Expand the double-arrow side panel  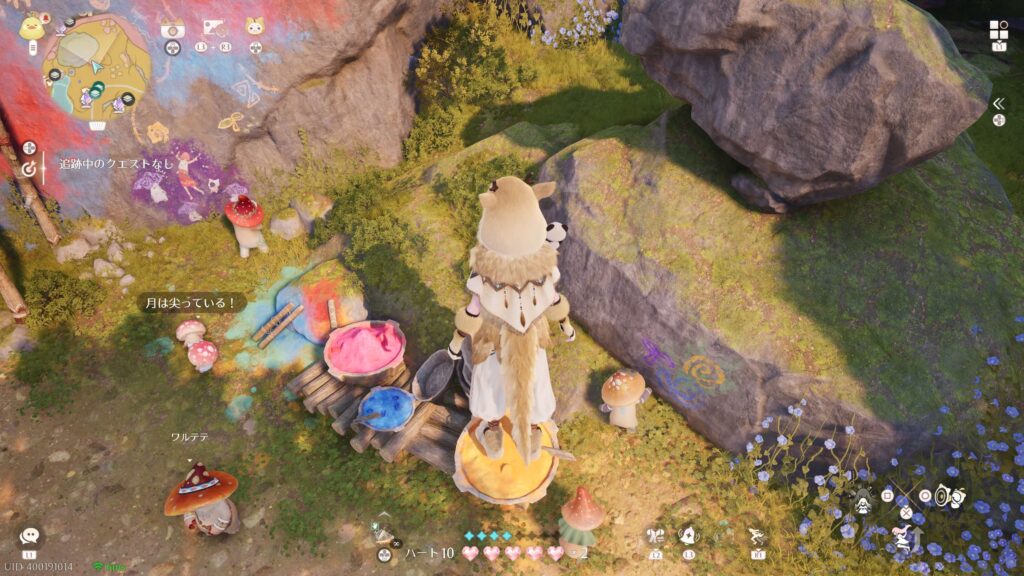tap(998, 103)
